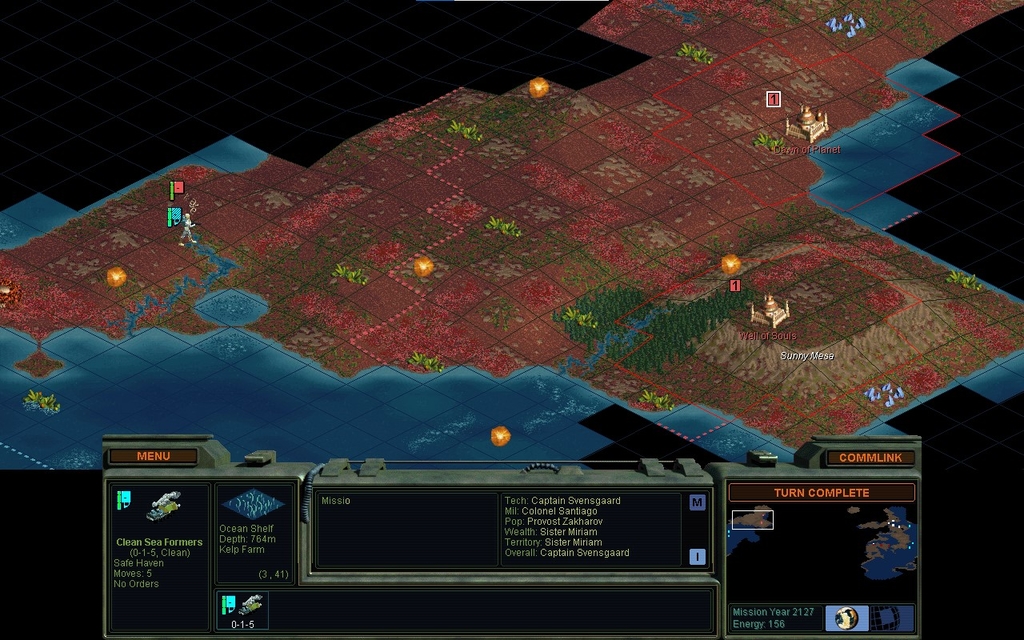Click the TURN COMPLETE button
The width and height of the screenshot is (1024, 640).
pos(821,493)
